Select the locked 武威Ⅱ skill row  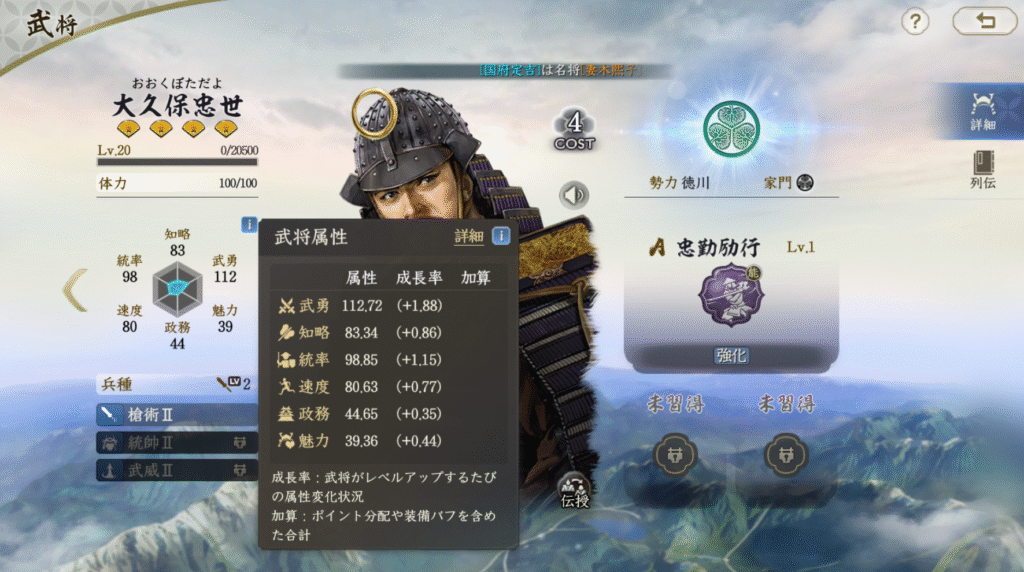(165, 469)
